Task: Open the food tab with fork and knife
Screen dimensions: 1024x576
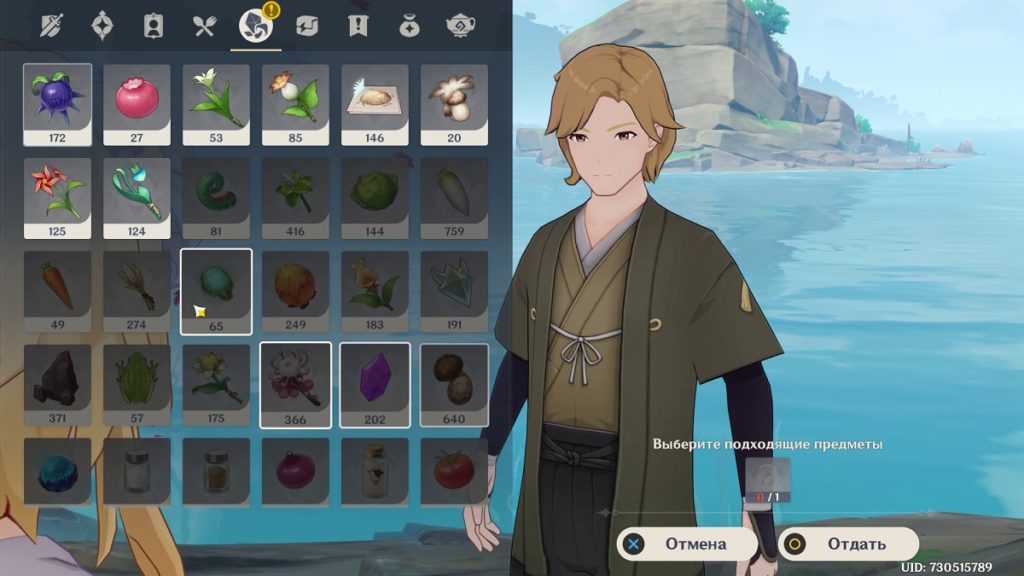Action: click(x=205, y=26)
